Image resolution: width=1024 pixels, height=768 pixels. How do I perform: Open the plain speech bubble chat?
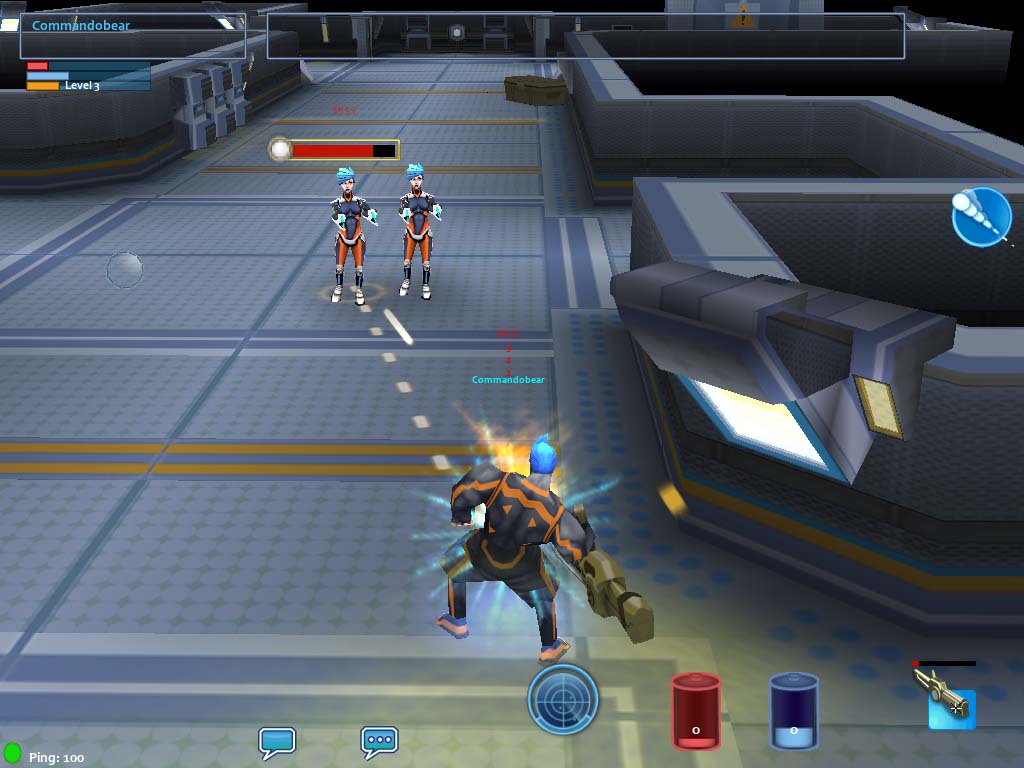point(277,742)
